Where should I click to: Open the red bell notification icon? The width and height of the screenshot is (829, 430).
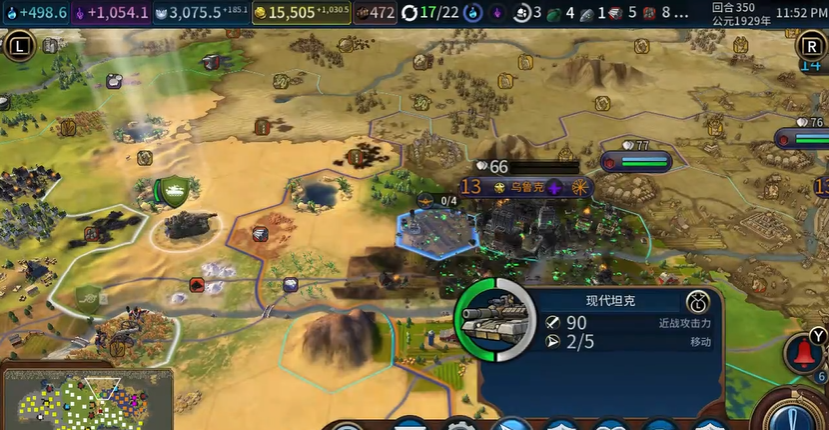tap(803, 354)
